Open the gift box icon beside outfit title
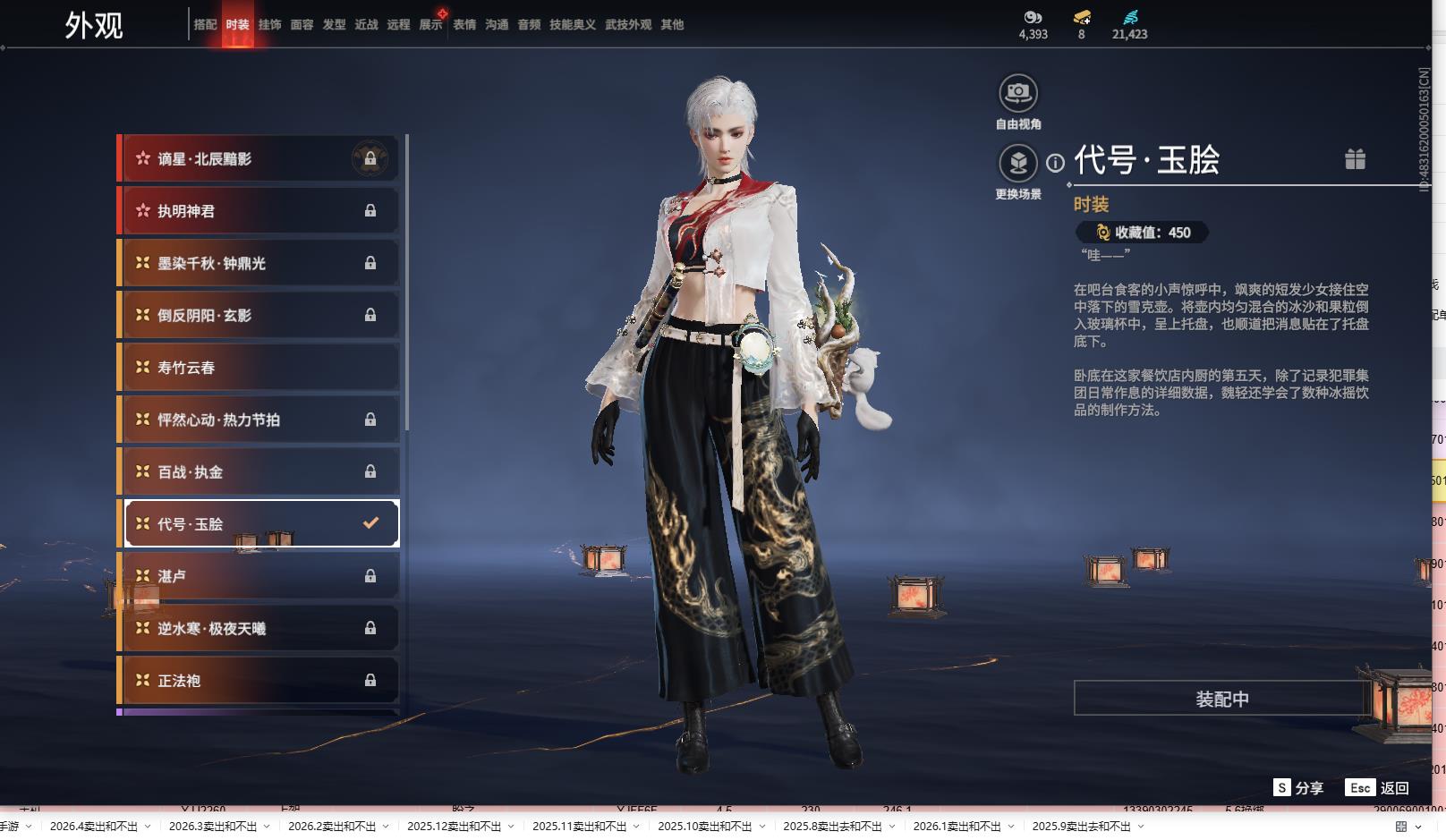This screenshot has width=1446, height=840. pyautogui.click(x=1355, y=159)
